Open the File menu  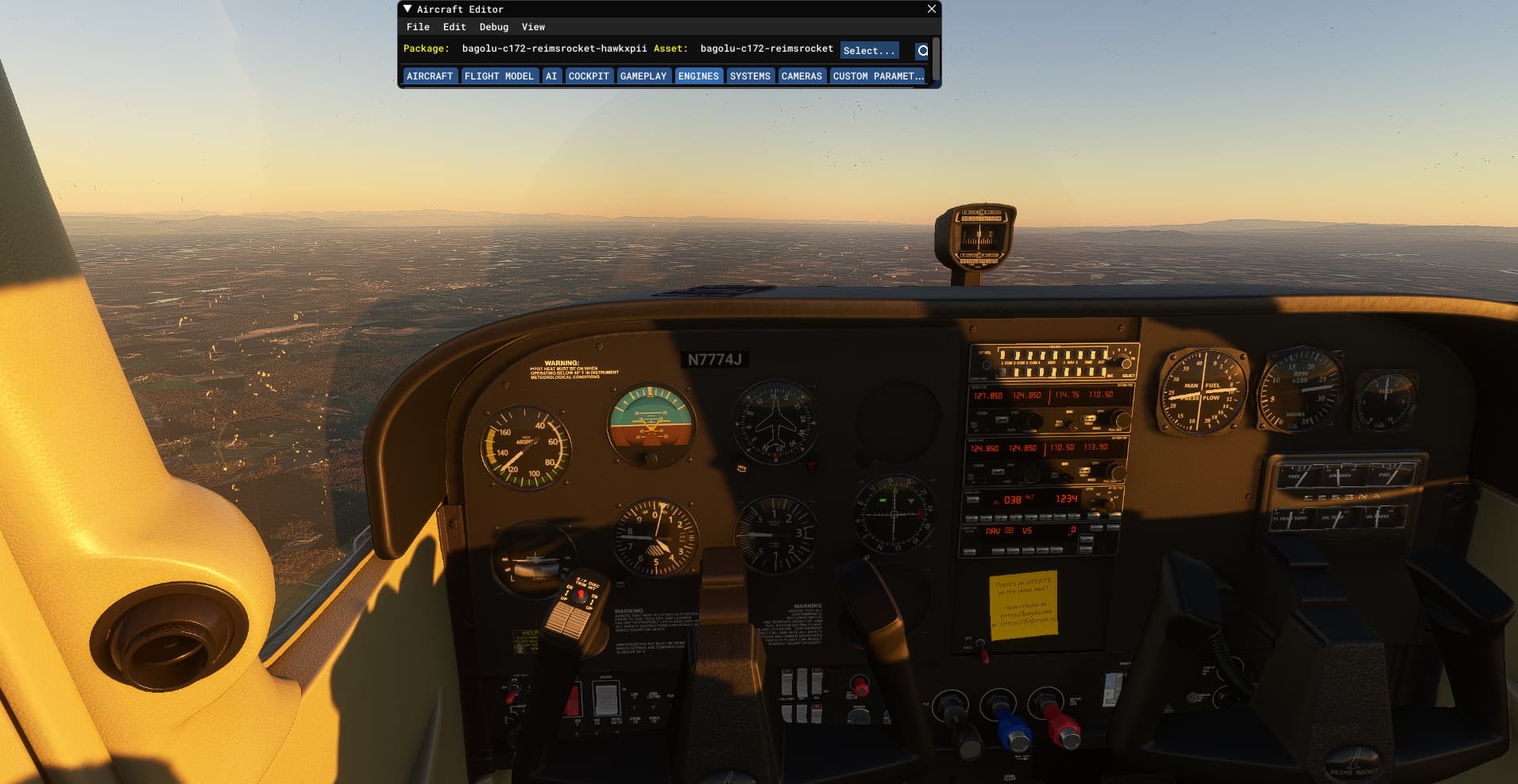tap(418, 26)
